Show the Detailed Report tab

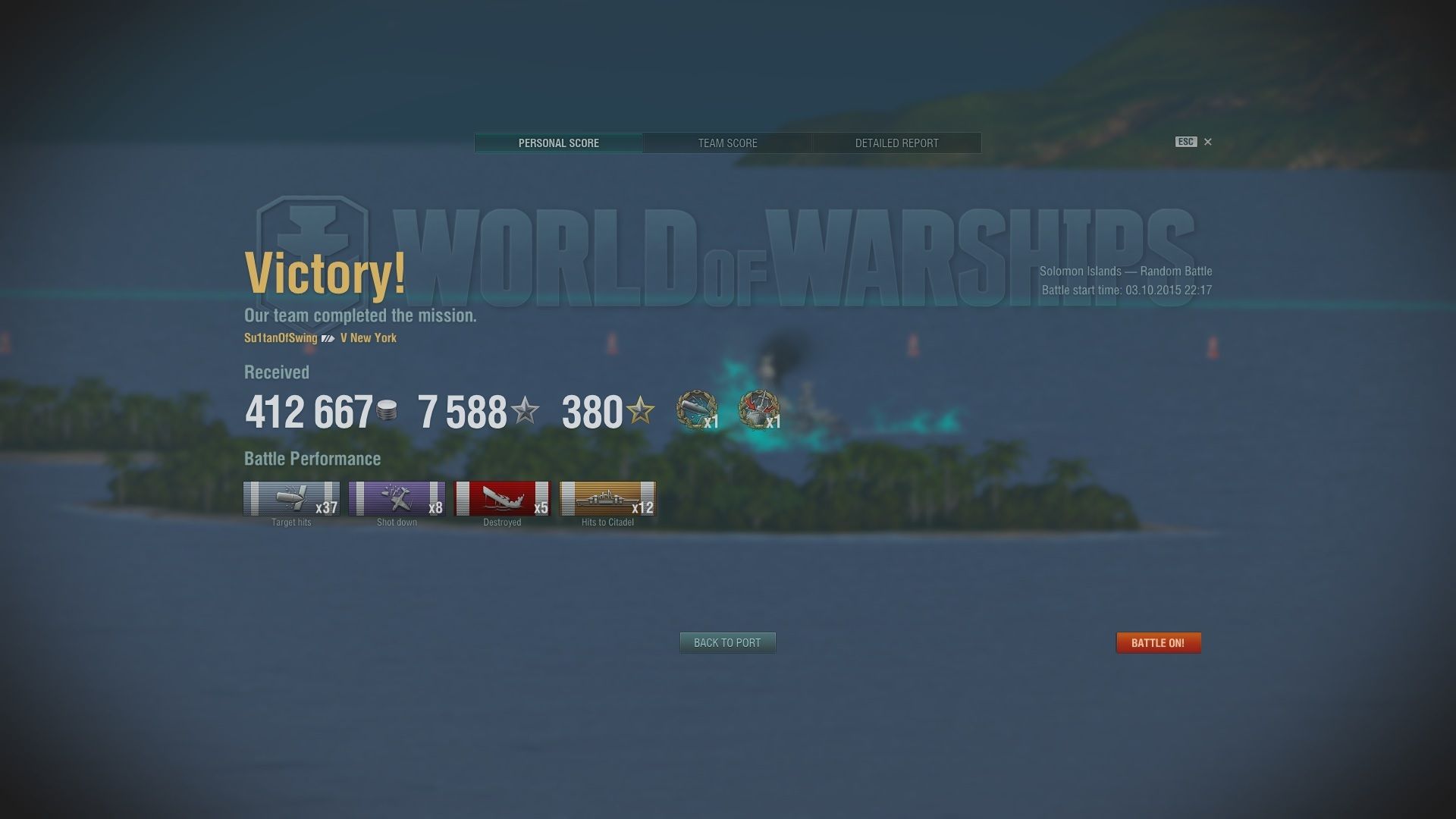[896, 143]
